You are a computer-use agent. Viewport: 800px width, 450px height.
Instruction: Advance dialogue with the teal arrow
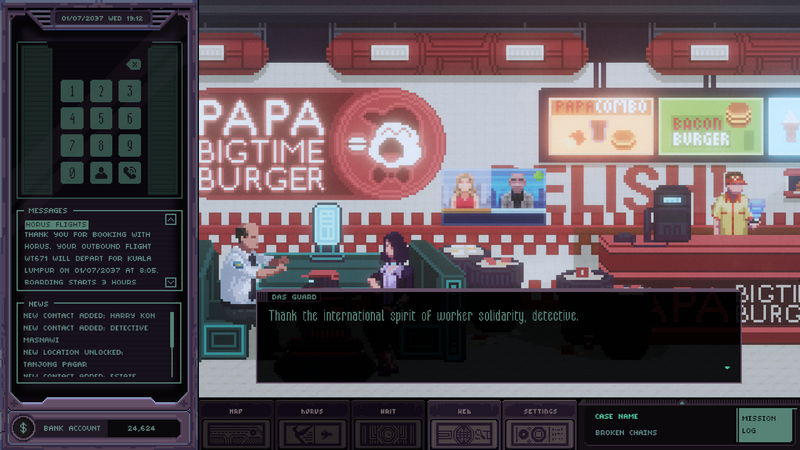point(727,368)
